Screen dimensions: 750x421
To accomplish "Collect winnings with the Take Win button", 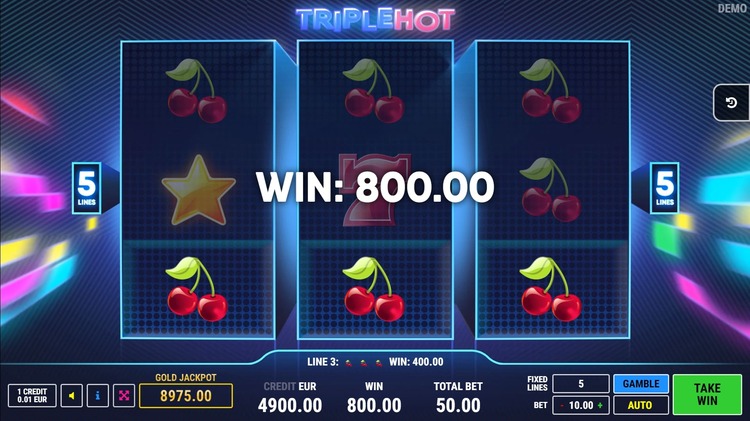I will (x=707, y=394).
